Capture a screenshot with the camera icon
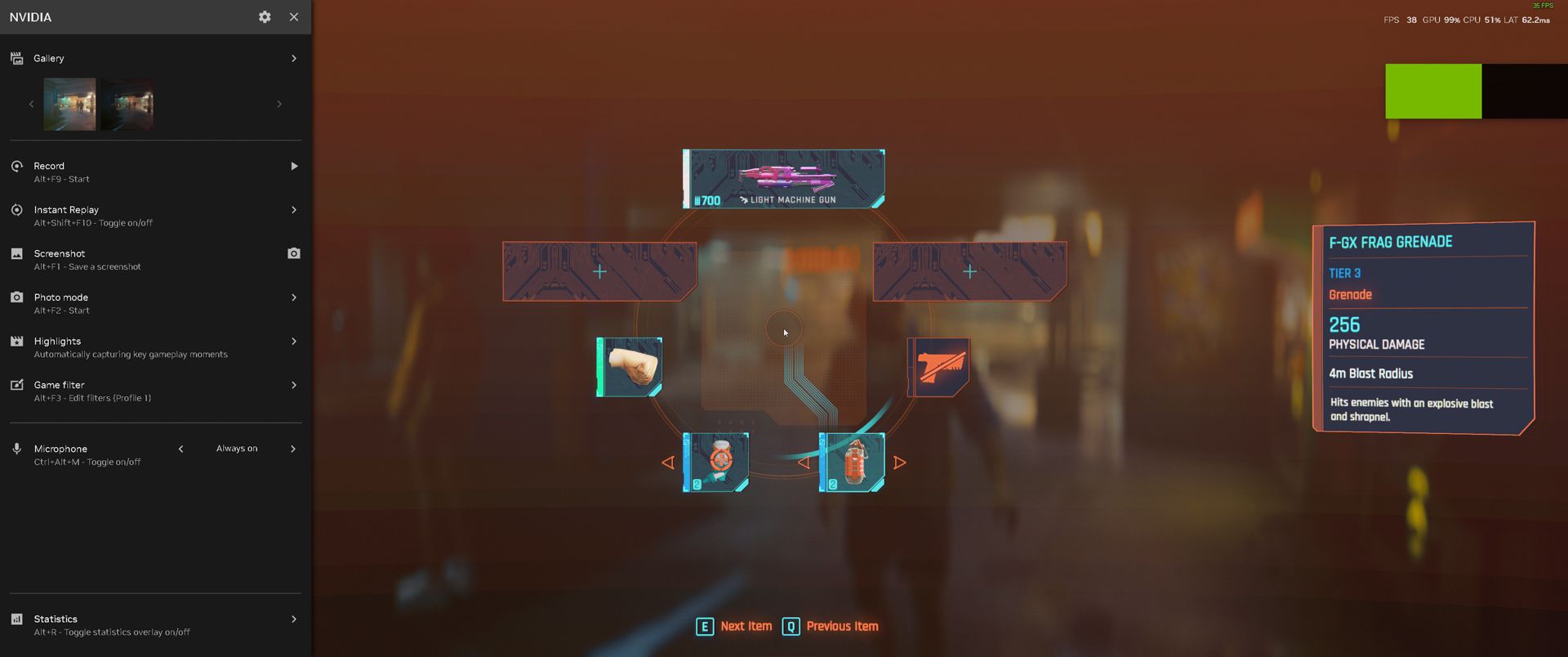The width and height of the screenshot is (1568, 657). pos(294,253)
